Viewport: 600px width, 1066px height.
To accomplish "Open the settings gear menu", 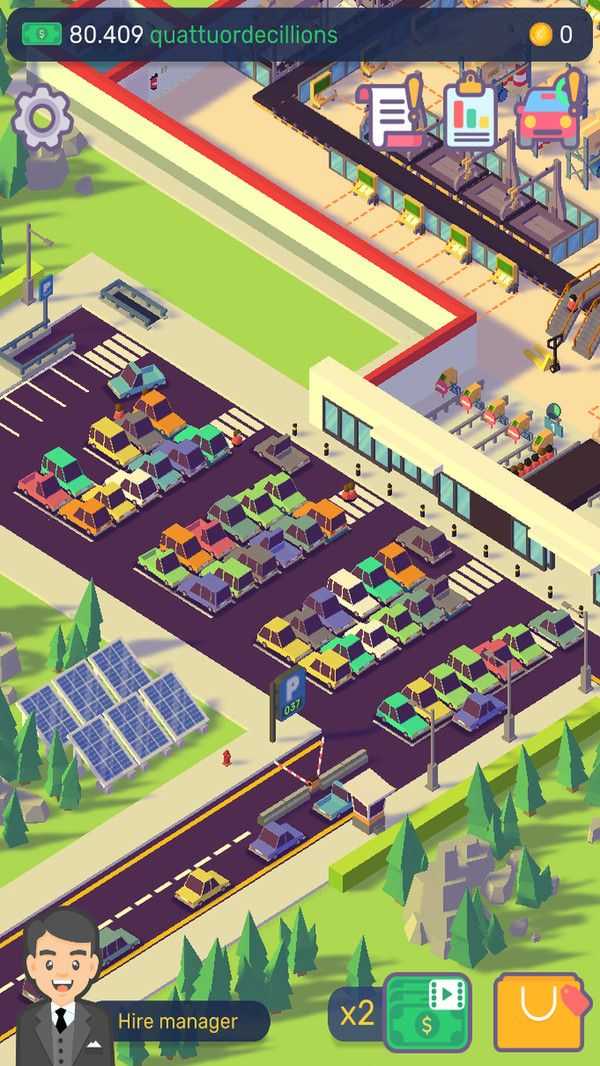I will 42,119.
